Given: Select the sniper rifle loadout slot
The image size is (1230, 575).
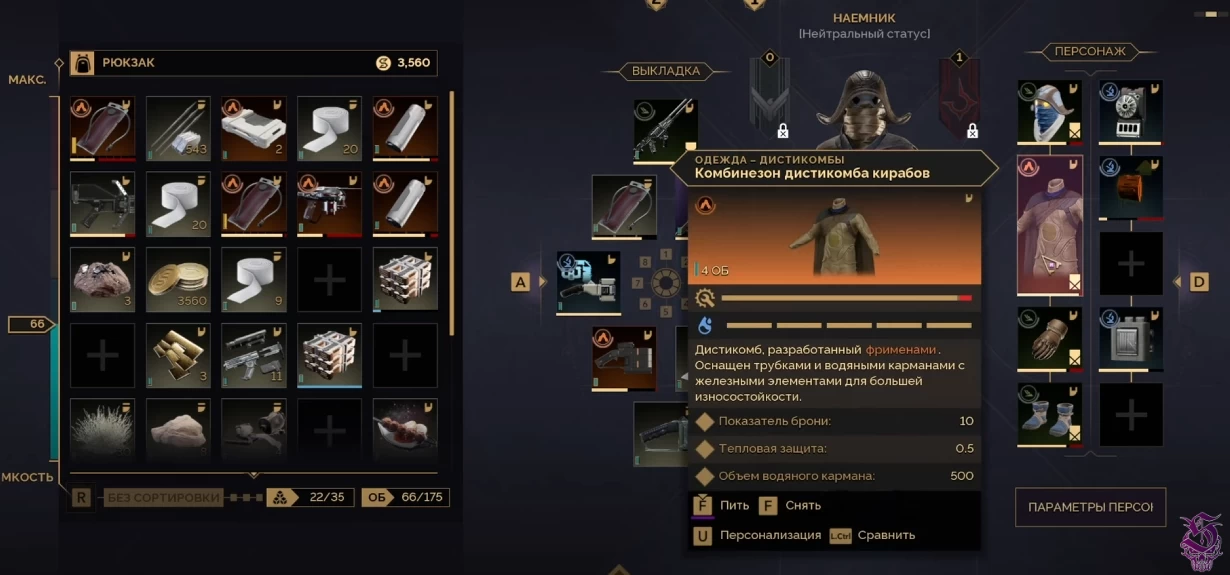Looking at the screenshot, I should coord(665,130).
